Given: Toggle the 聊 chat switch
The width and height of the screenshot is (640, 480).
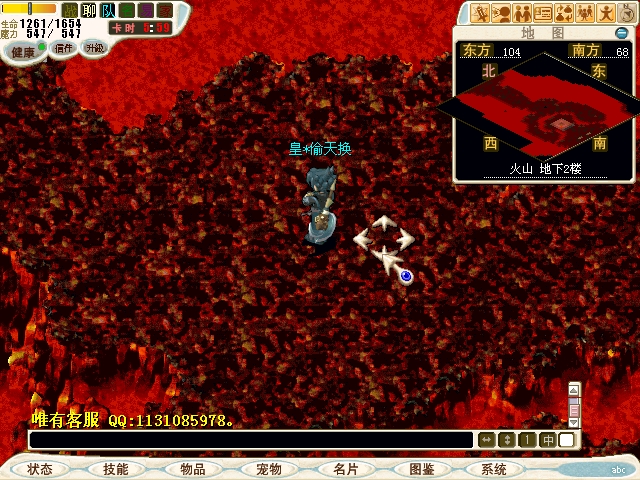Looking at the screenshot, I should click(x=88, y=11).
